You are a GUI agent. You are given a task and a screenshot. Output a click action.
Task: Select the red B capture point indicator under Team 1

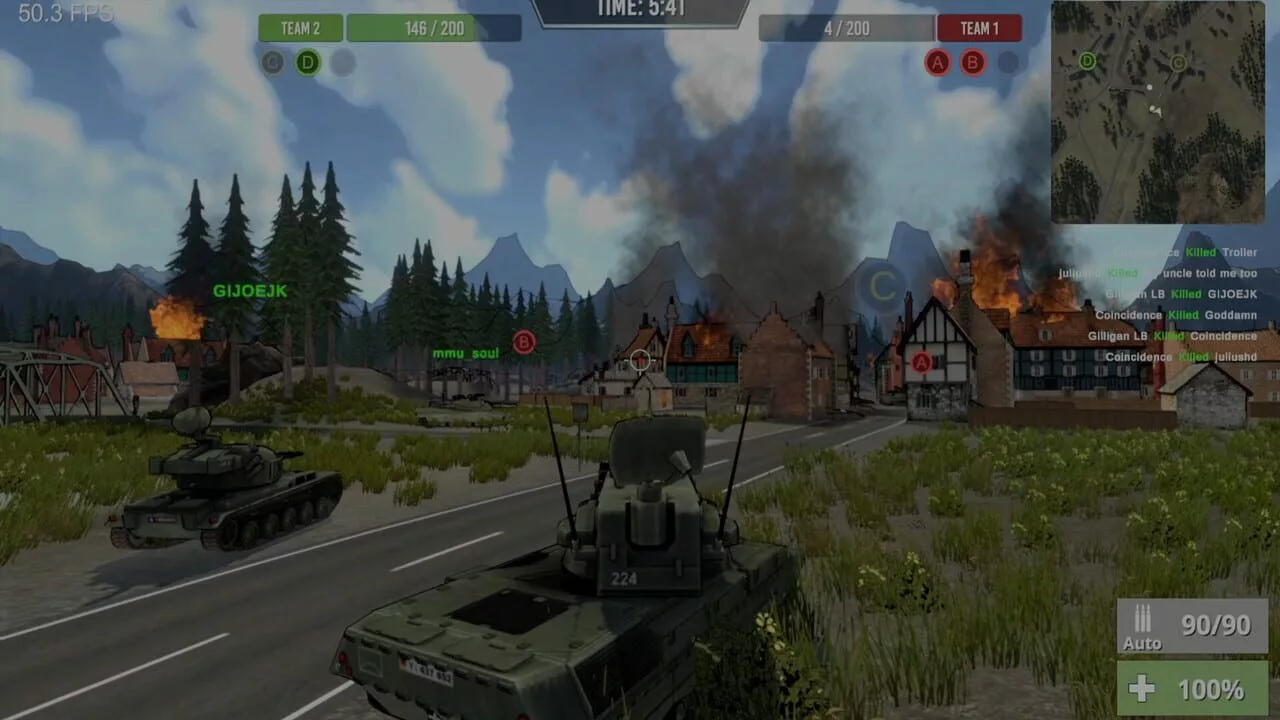pyautogui.click(x=972, y=63)
